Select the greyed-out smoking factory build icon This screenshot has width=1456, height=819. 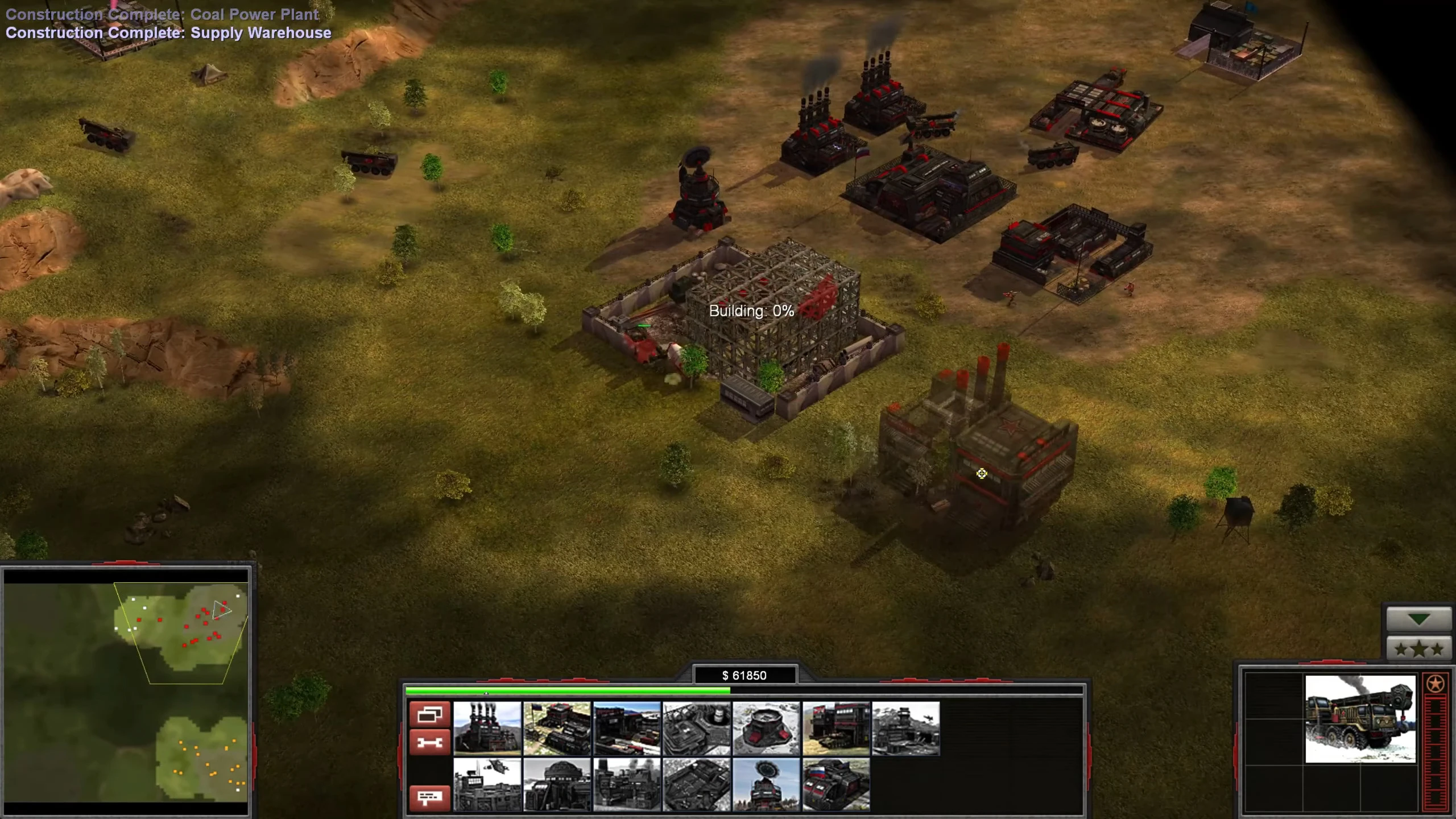coord(627,784)
